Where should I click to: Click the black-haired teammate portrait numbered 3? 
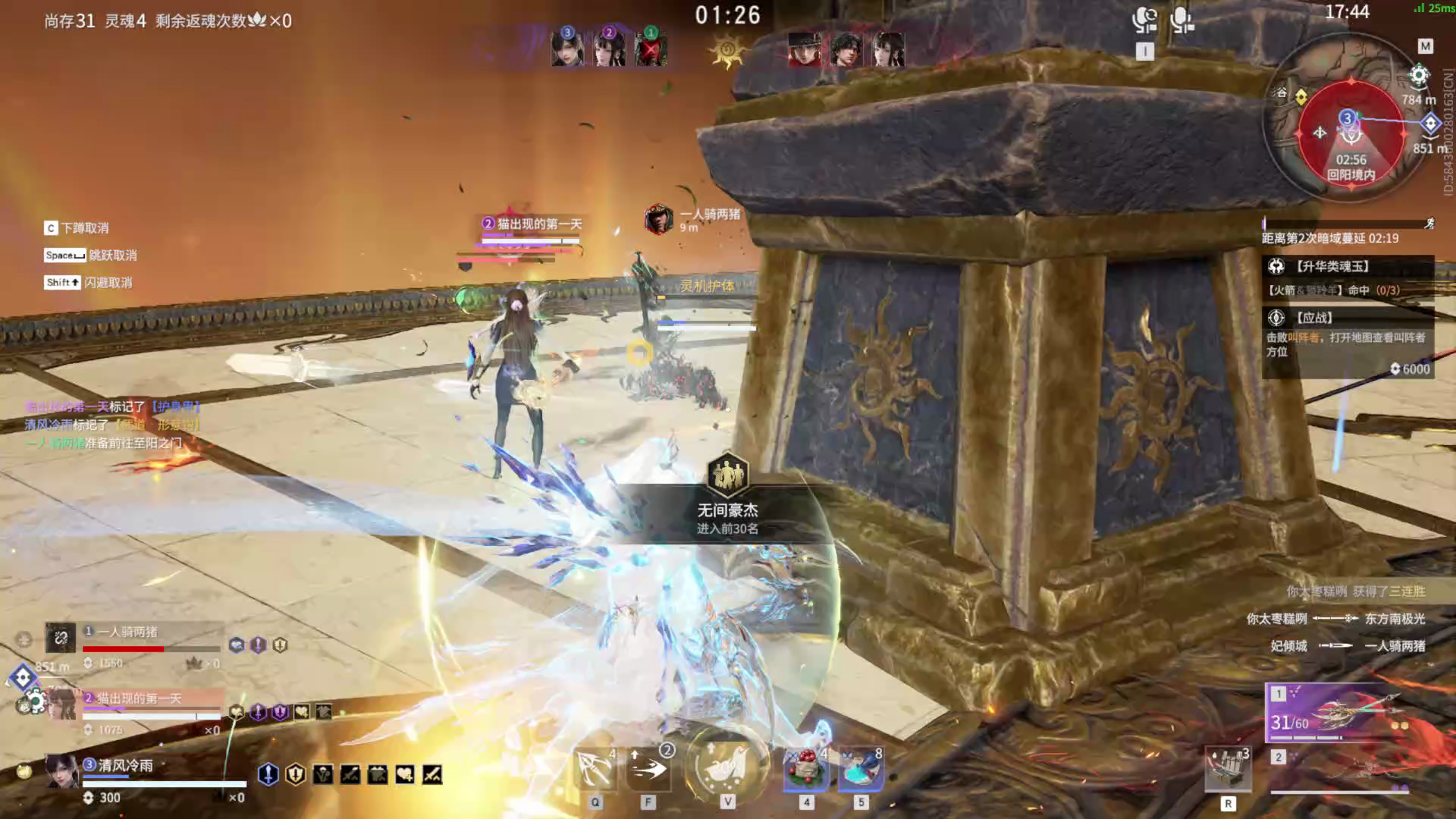[567, 48]
